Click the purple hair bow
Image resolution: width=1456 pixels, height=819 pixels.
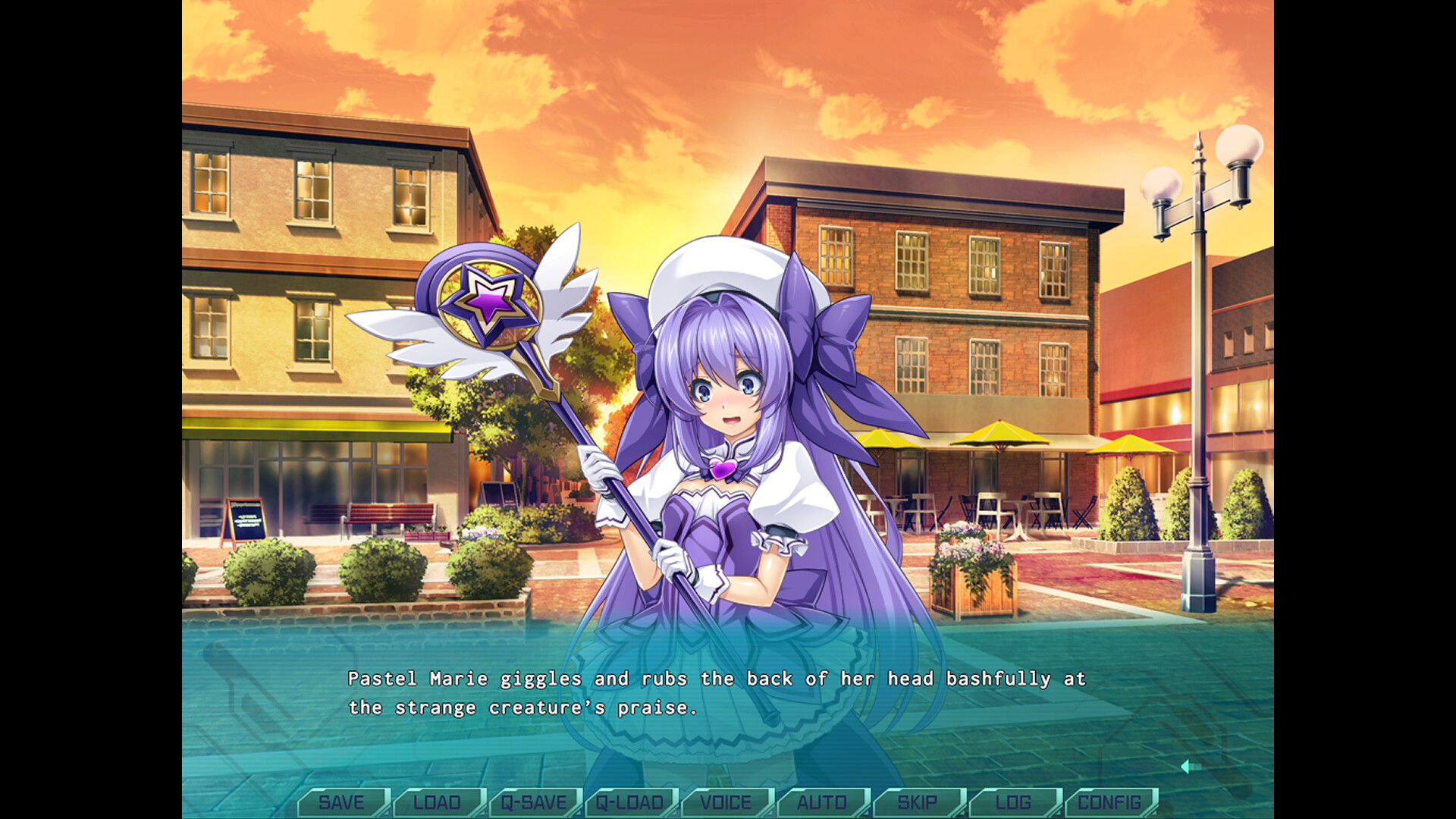[815, 326]
